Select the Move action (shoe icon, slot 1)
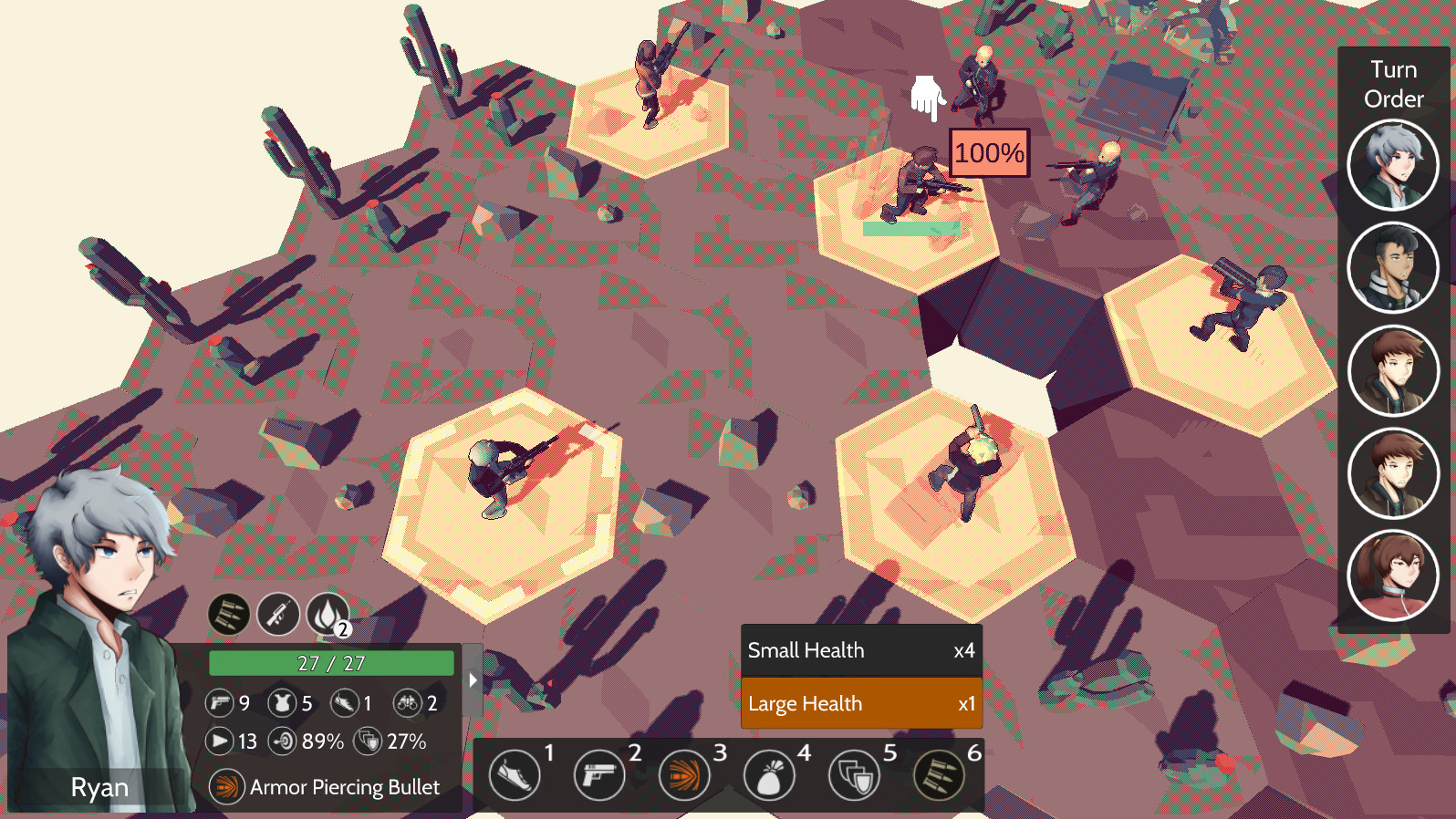Image resolution: width=1456 pixels, height=819 pixels. point(514,774)
